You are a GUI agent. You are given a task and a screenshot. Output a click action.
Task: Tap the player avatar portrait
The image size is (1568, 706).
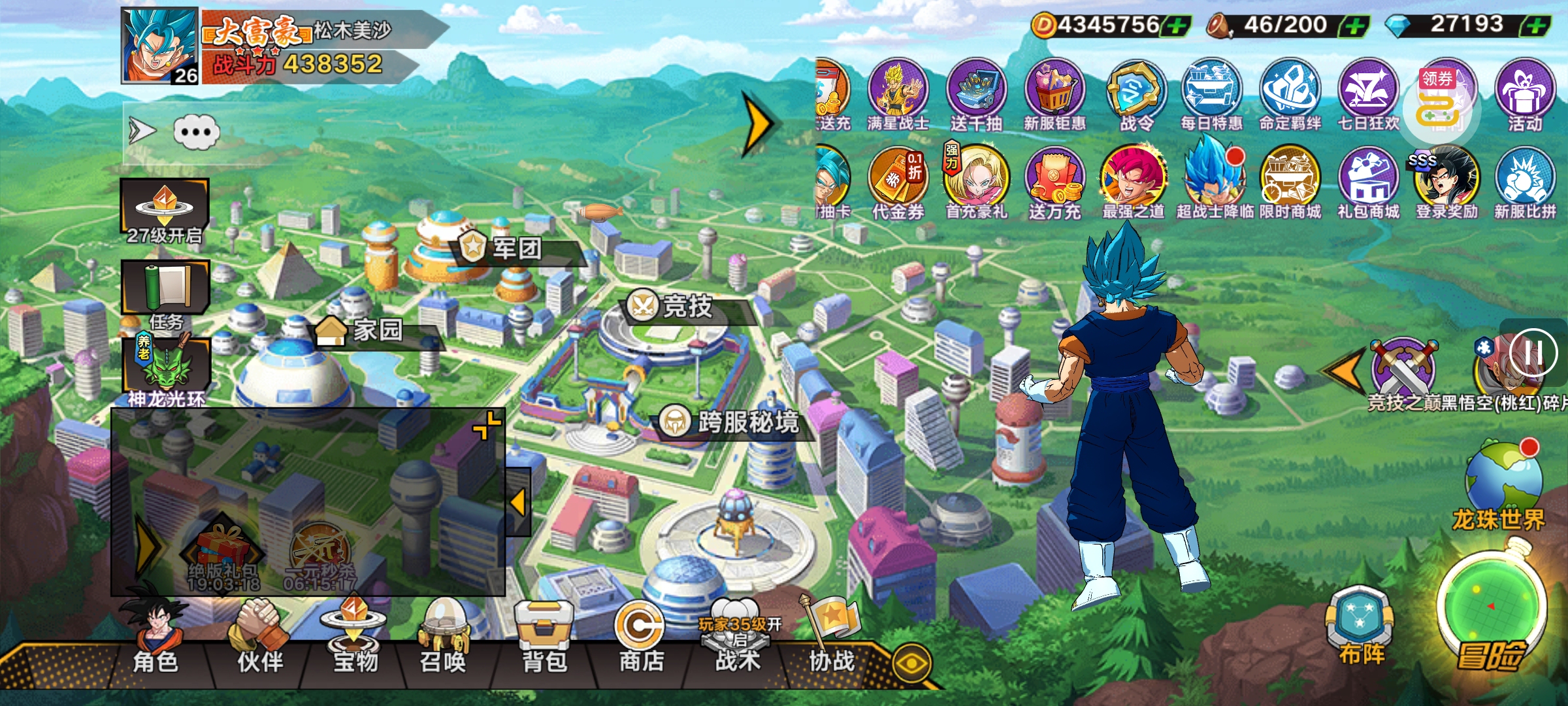[x=159, y=46]
